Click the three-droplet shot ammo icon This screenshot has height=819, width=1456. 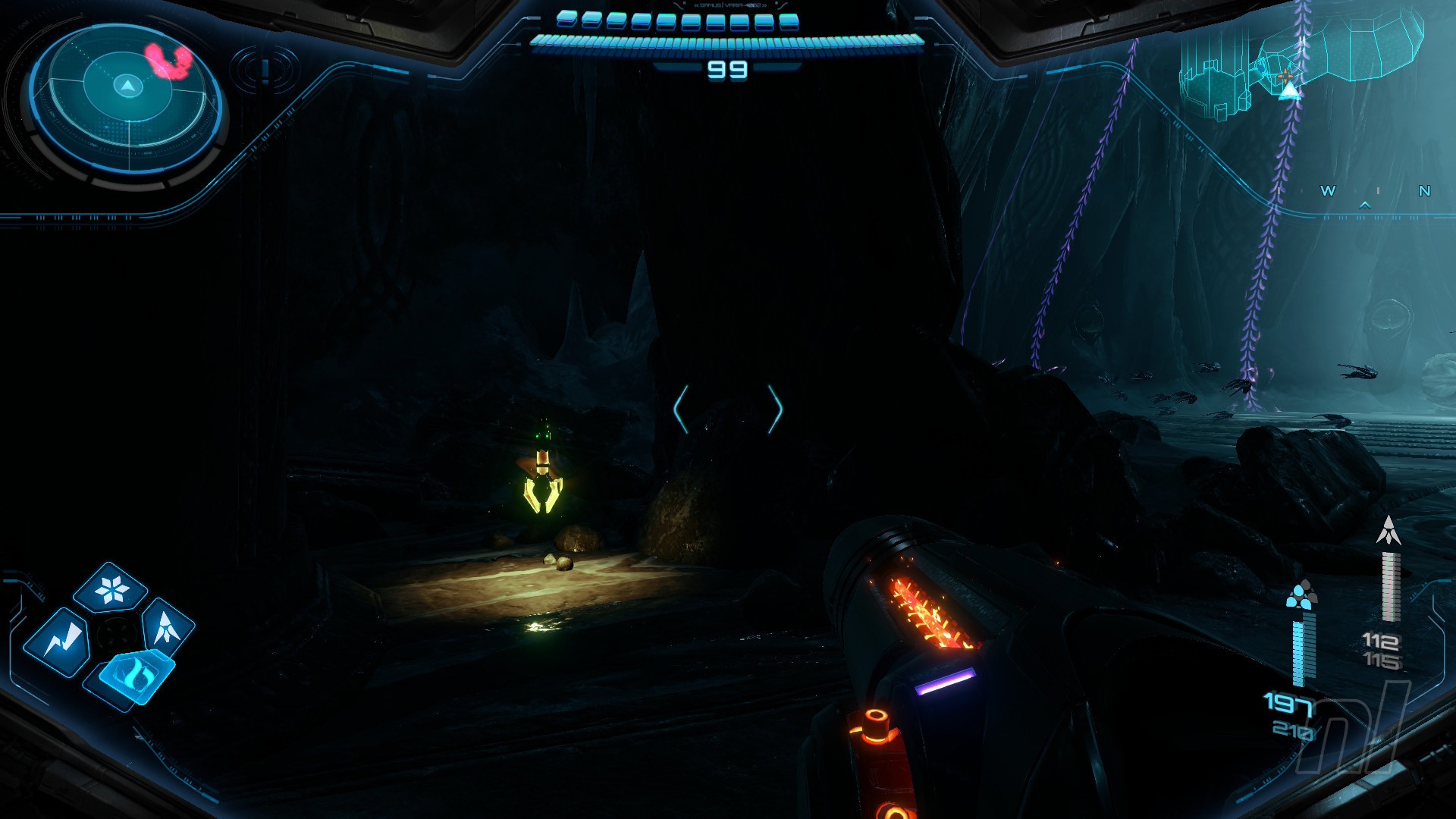tap(1301, 595)
